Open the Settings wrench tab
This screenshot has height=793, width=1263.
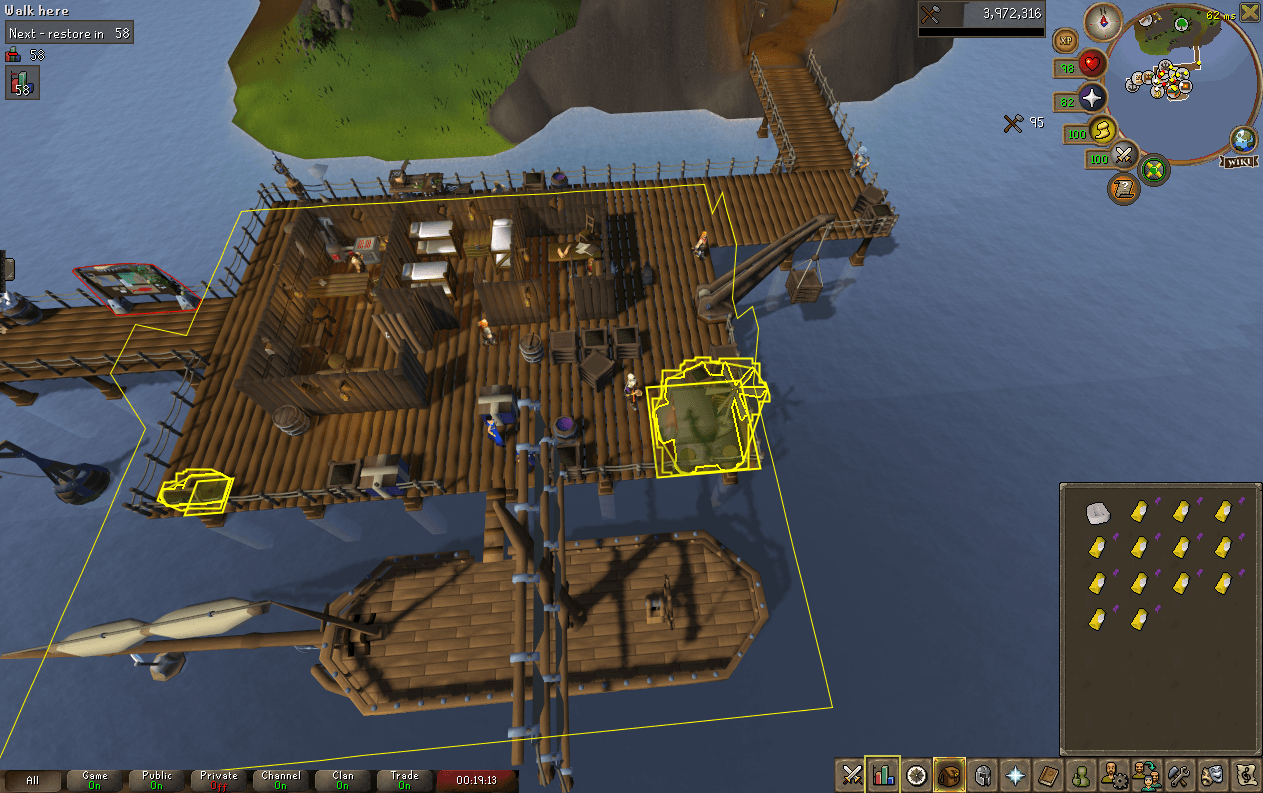[x=1179, y=774]
